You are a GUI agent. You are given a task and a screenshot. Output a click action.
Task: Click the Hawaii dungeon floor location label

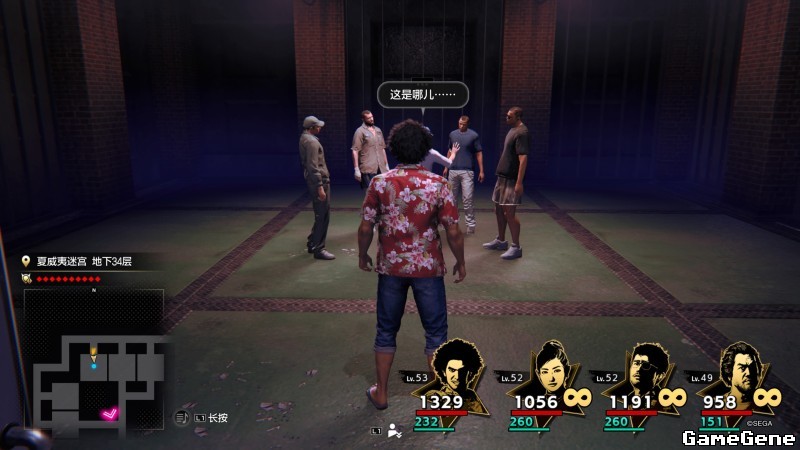(84, 261)
